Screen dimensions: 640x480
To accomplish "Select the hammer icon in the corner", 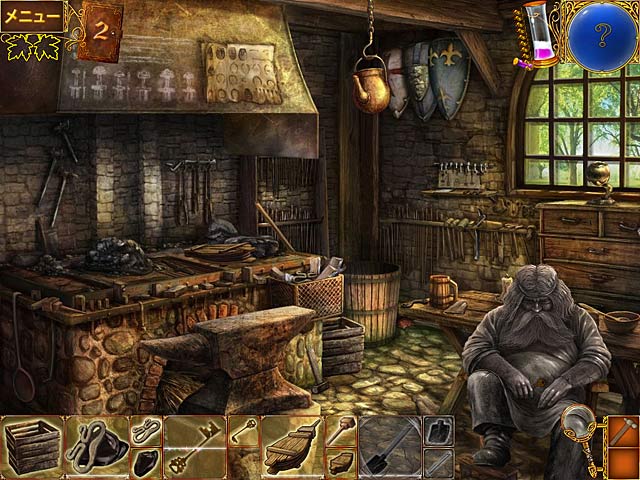I will (622, 432).
